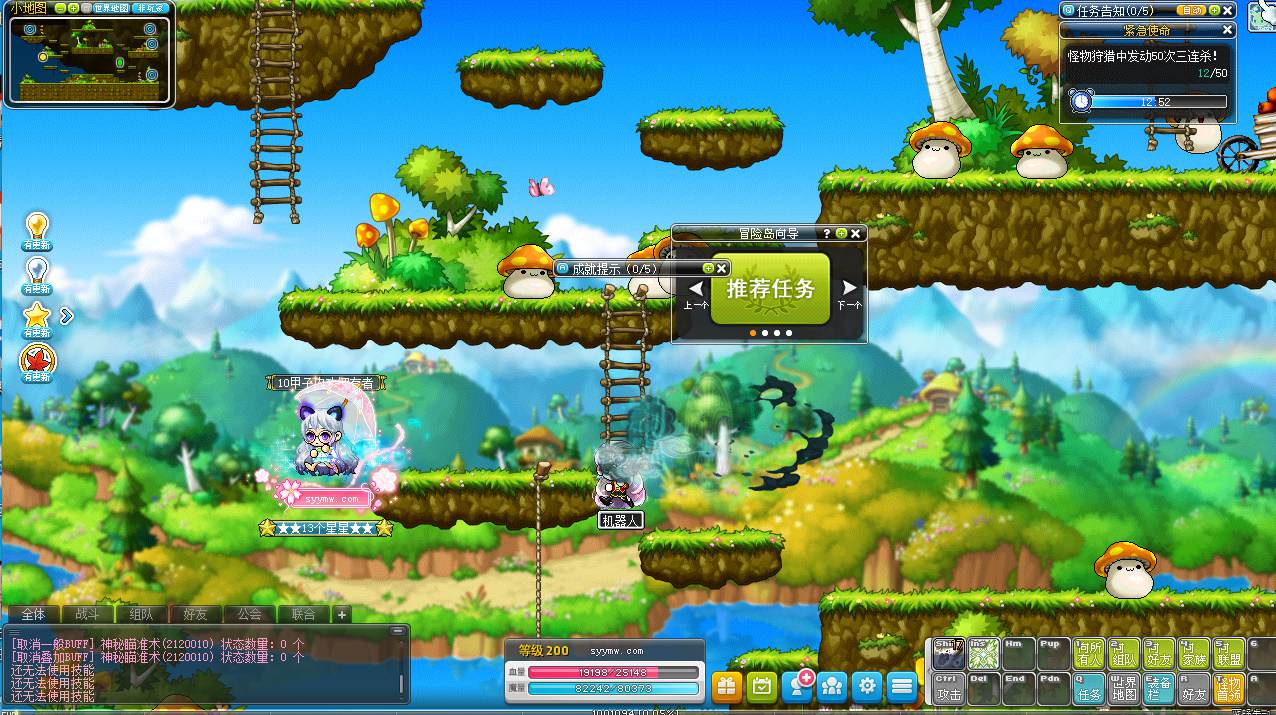The height and width of the screenshot is (715, 1276).
Task: Close the 冒险岛向导 guide window
Action: 856,233
